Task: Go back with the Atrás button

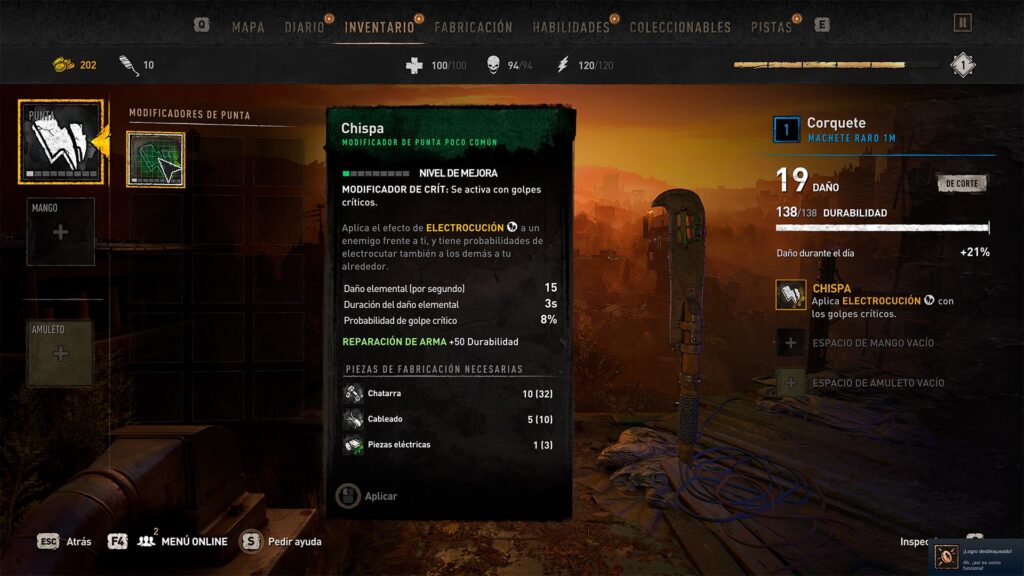Action: [66, 542]
